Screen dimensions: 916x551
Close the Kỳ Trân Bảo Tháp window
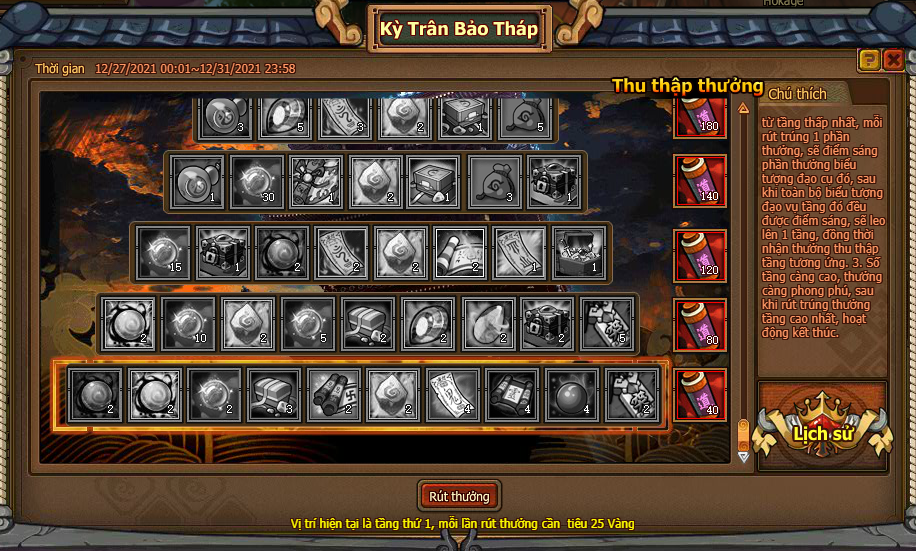[x=893, y=60]
